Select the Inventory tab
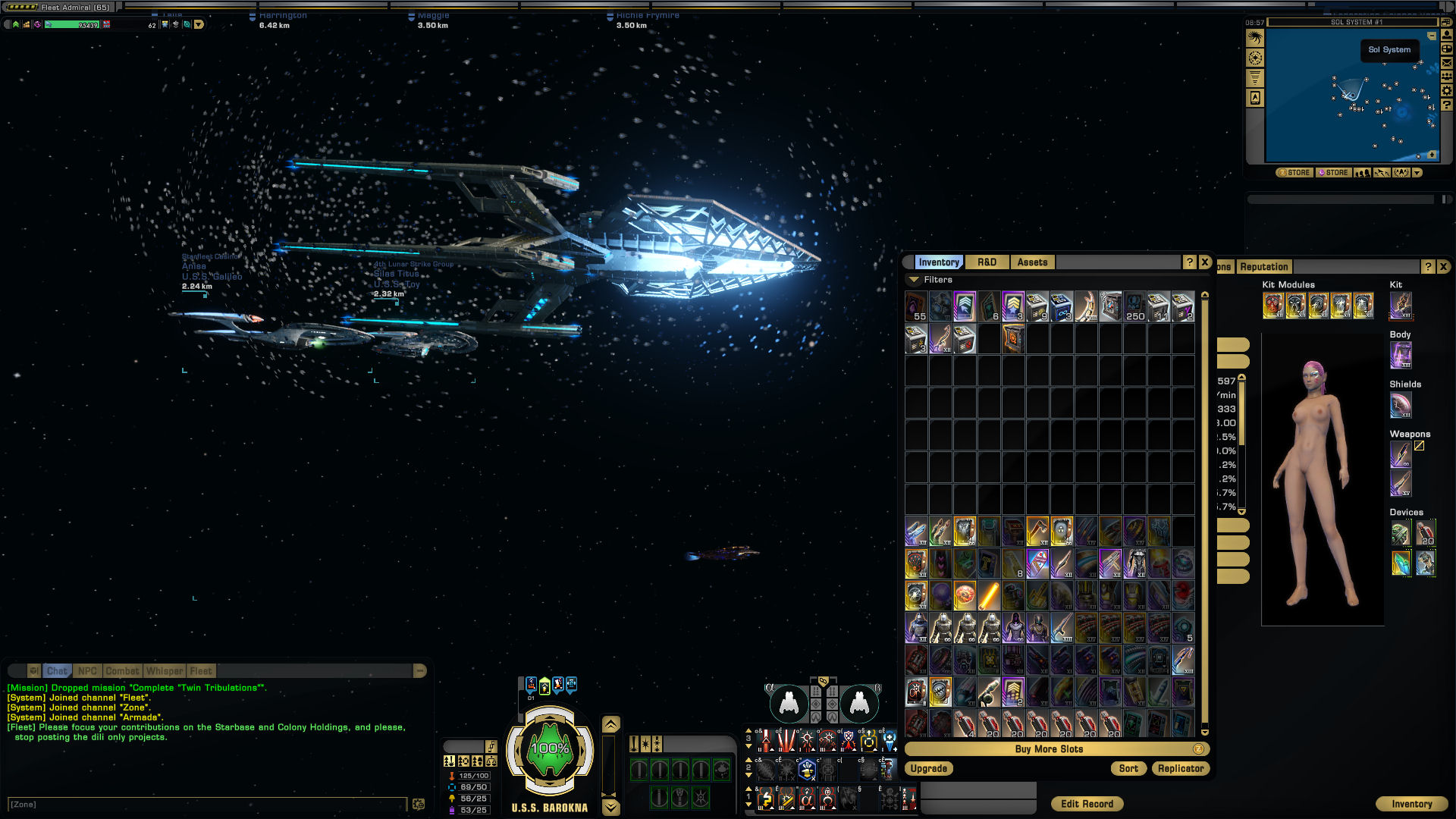Viewport: 1456px width, 819px height. tap(939, 262)
